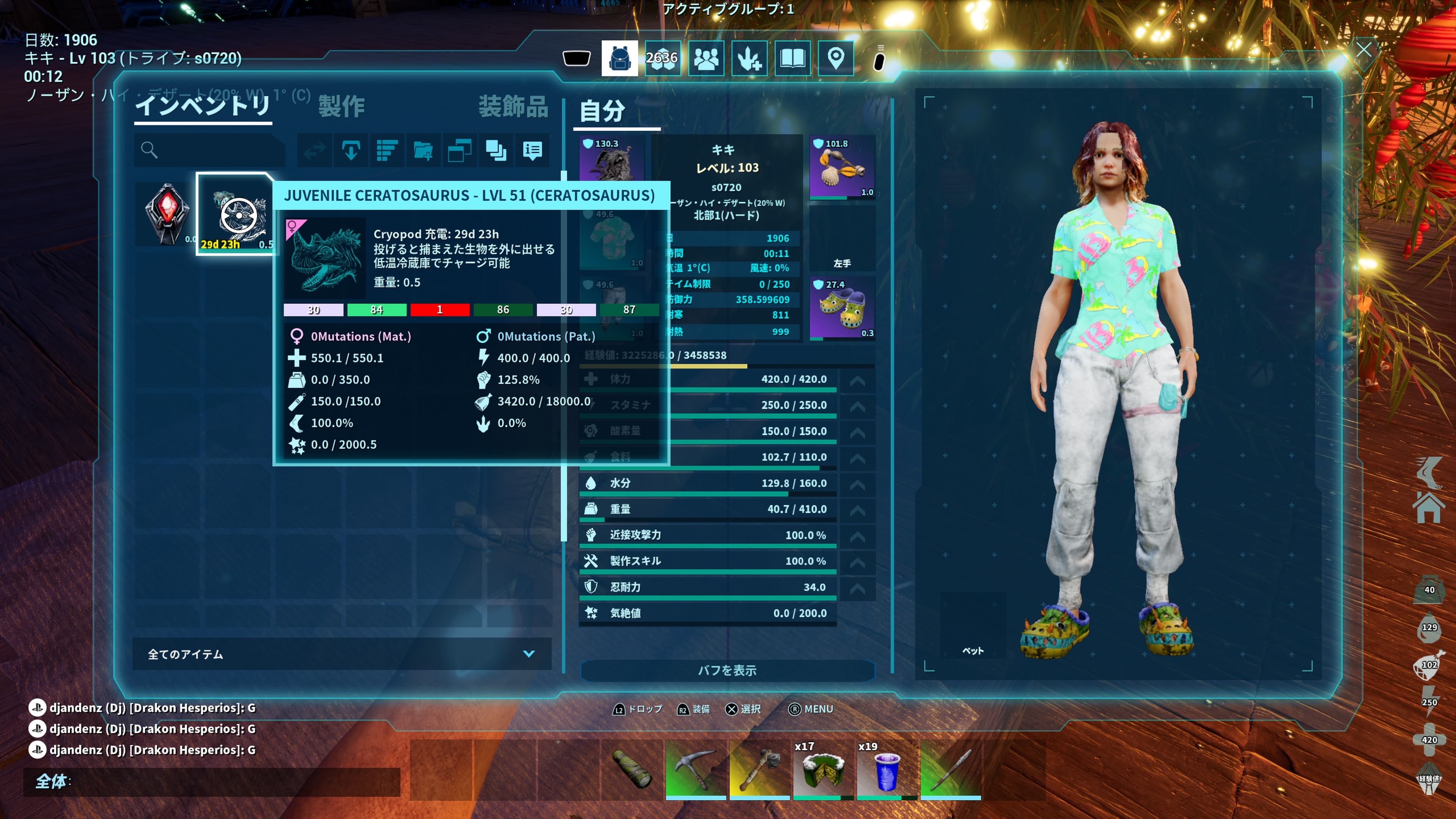The width and height of the screenshot is (1456, 819).
Task: Open the engrams menu showing 2636
Action: tap(662, 58)
